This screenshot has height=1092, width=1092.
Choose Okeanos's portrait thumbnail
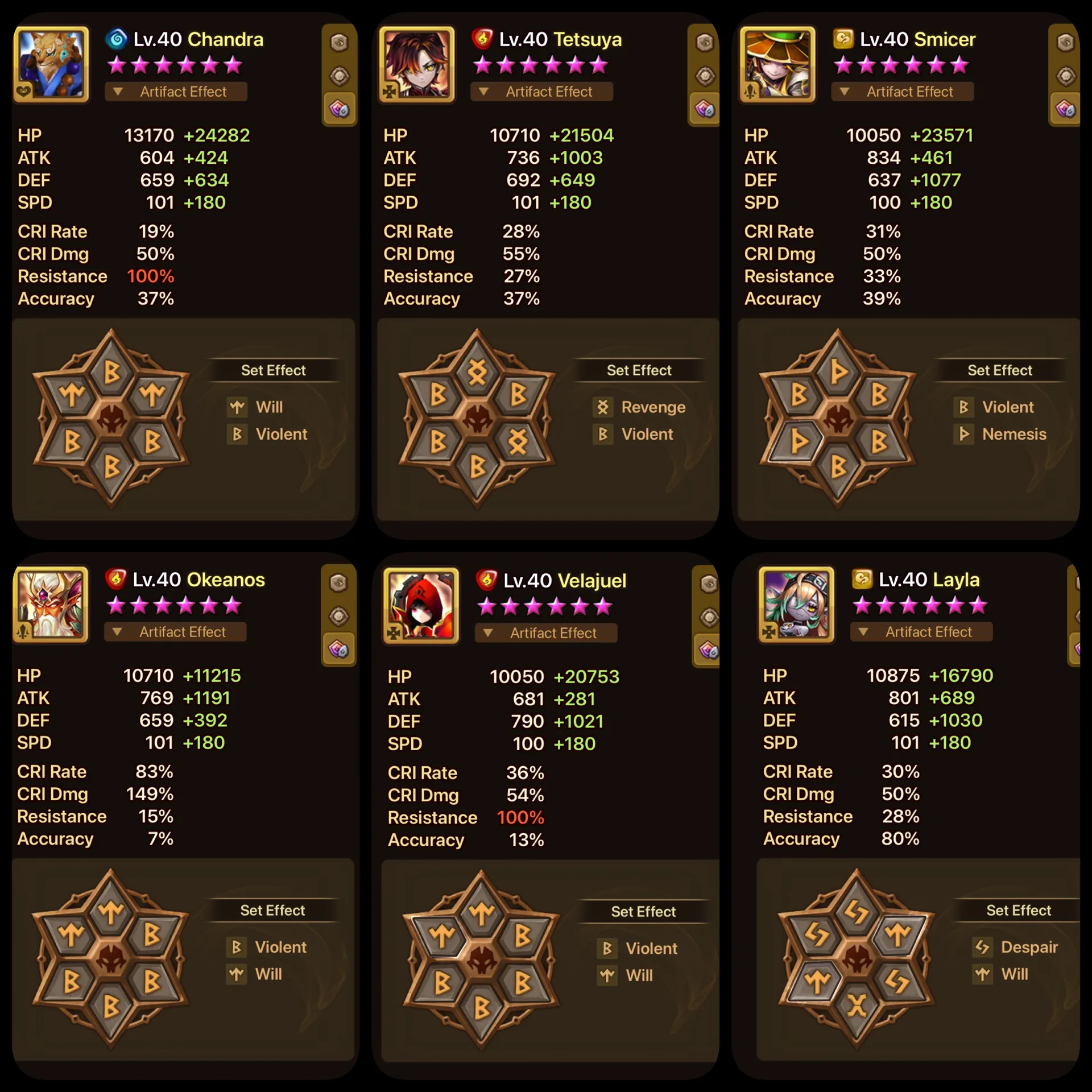(51, 605)
